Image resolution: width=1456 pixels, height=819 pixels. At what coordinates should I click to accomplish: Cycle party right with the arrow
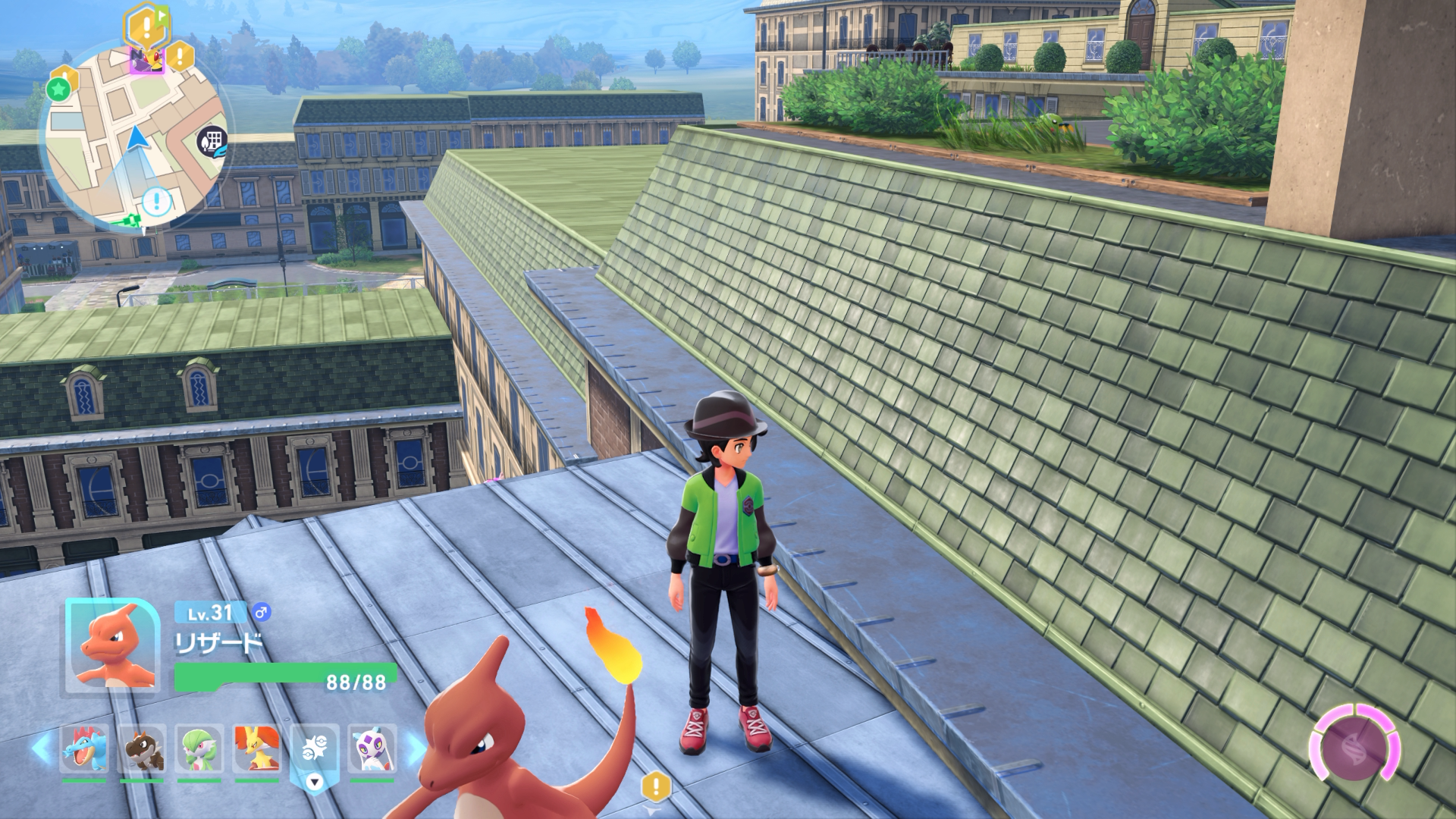tap(415, 749)
